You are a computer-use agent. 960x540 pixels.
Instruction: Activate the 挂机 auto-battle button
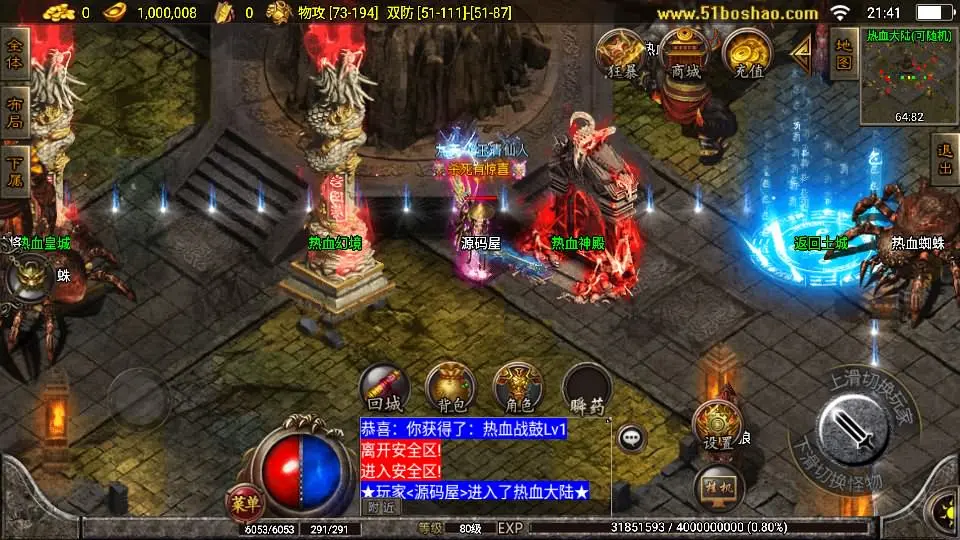pyautogui.click(x=718, y=487)
